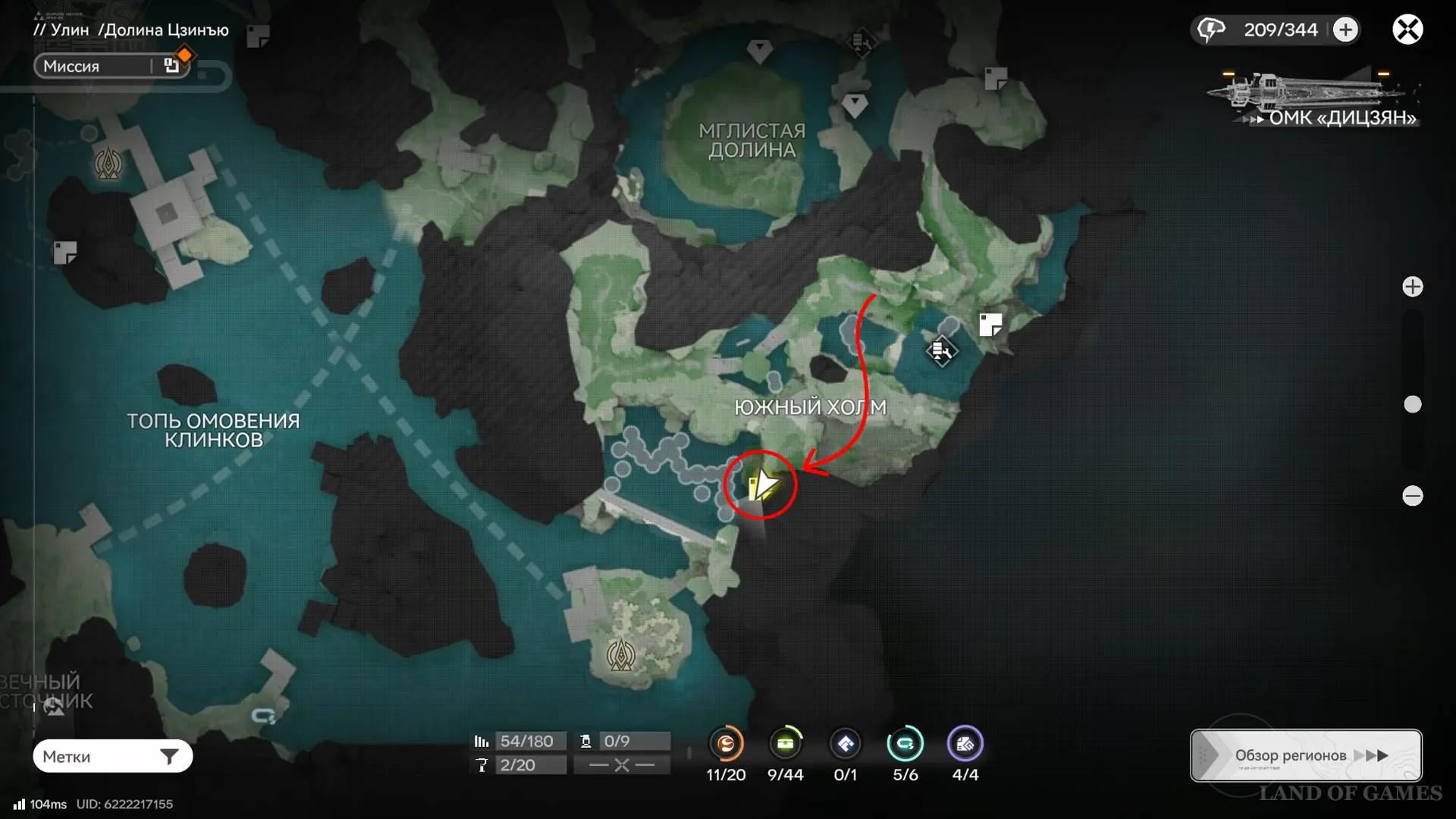Select the green chest counter showing 9/44
Viewport: 1456px width, 819px height.
point(785,744)
